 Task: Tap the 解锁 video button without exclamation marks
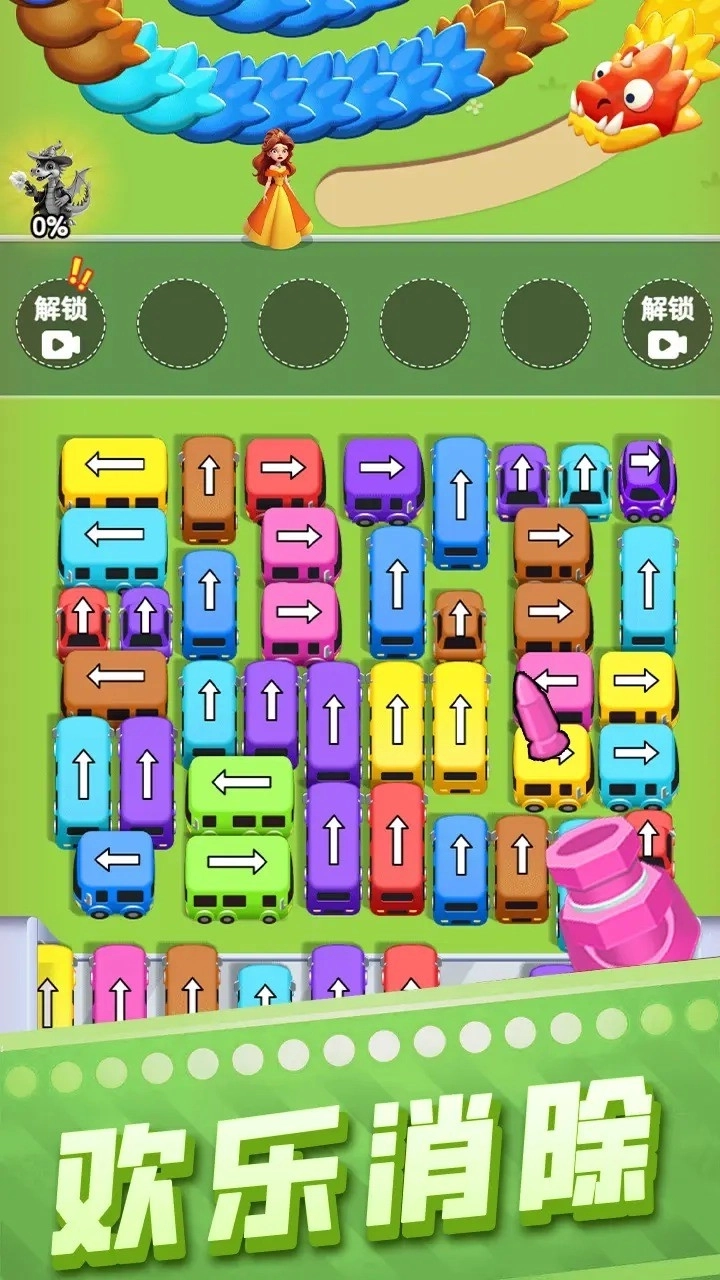tap(667, 322)
